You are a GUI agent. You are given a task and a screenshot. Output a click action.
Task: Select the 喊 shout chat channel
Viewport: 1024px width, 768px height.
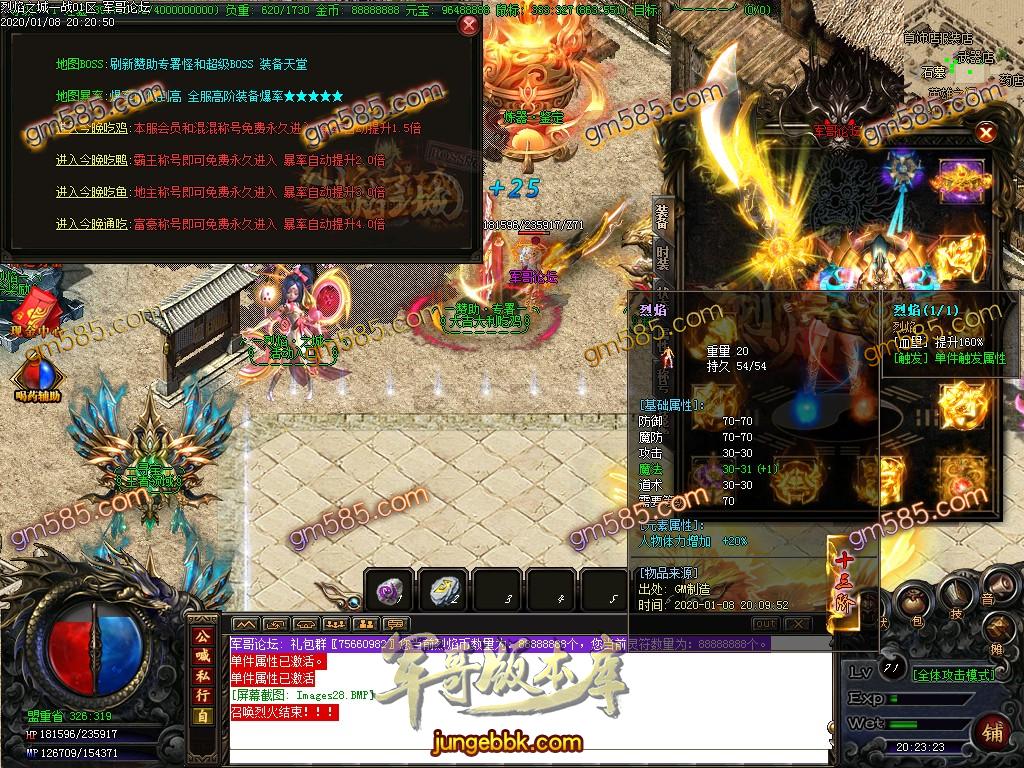click(x=203, y=657)
